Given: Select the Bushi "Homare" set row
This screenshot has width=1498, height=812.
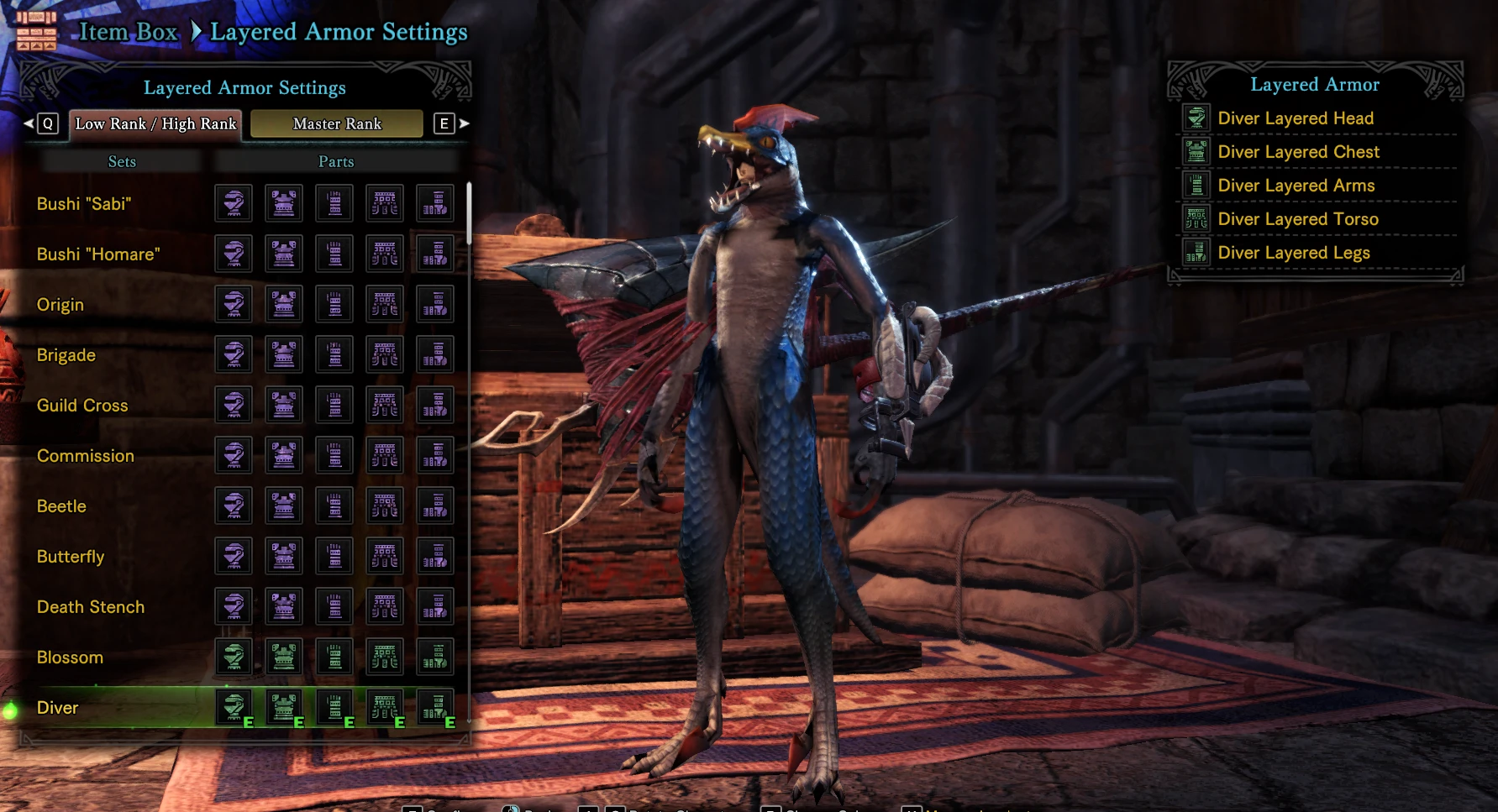Looking at the screenshot, I should tap(98, 254).
